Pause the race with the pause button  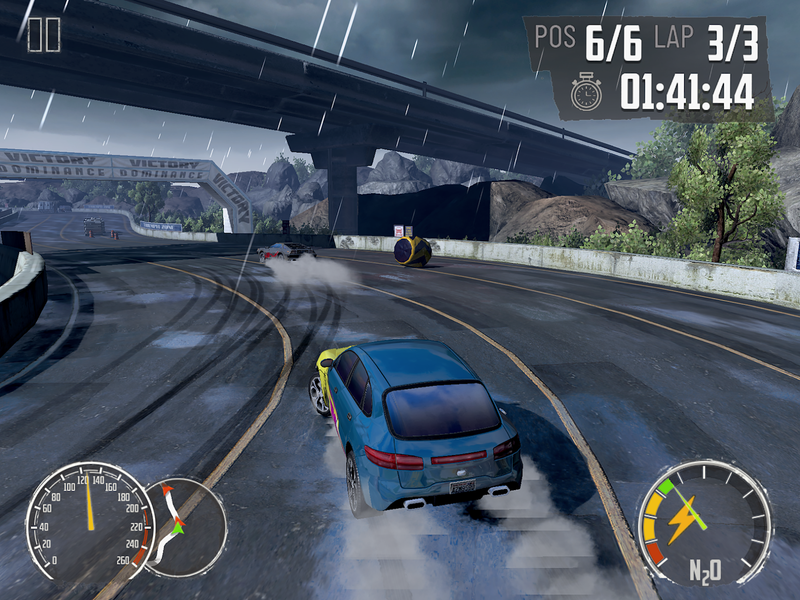tap(44, 35)
